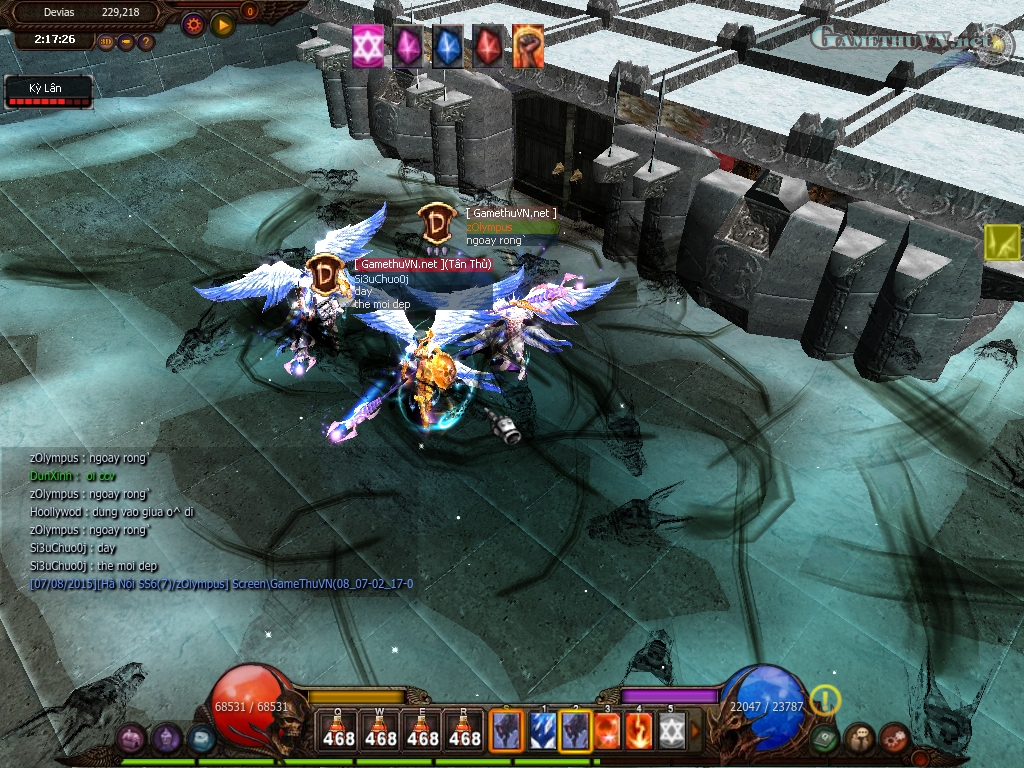Open settings via the top gear icon
Image resolution: width=1024 pixels, height=768 pixels.
193,24
